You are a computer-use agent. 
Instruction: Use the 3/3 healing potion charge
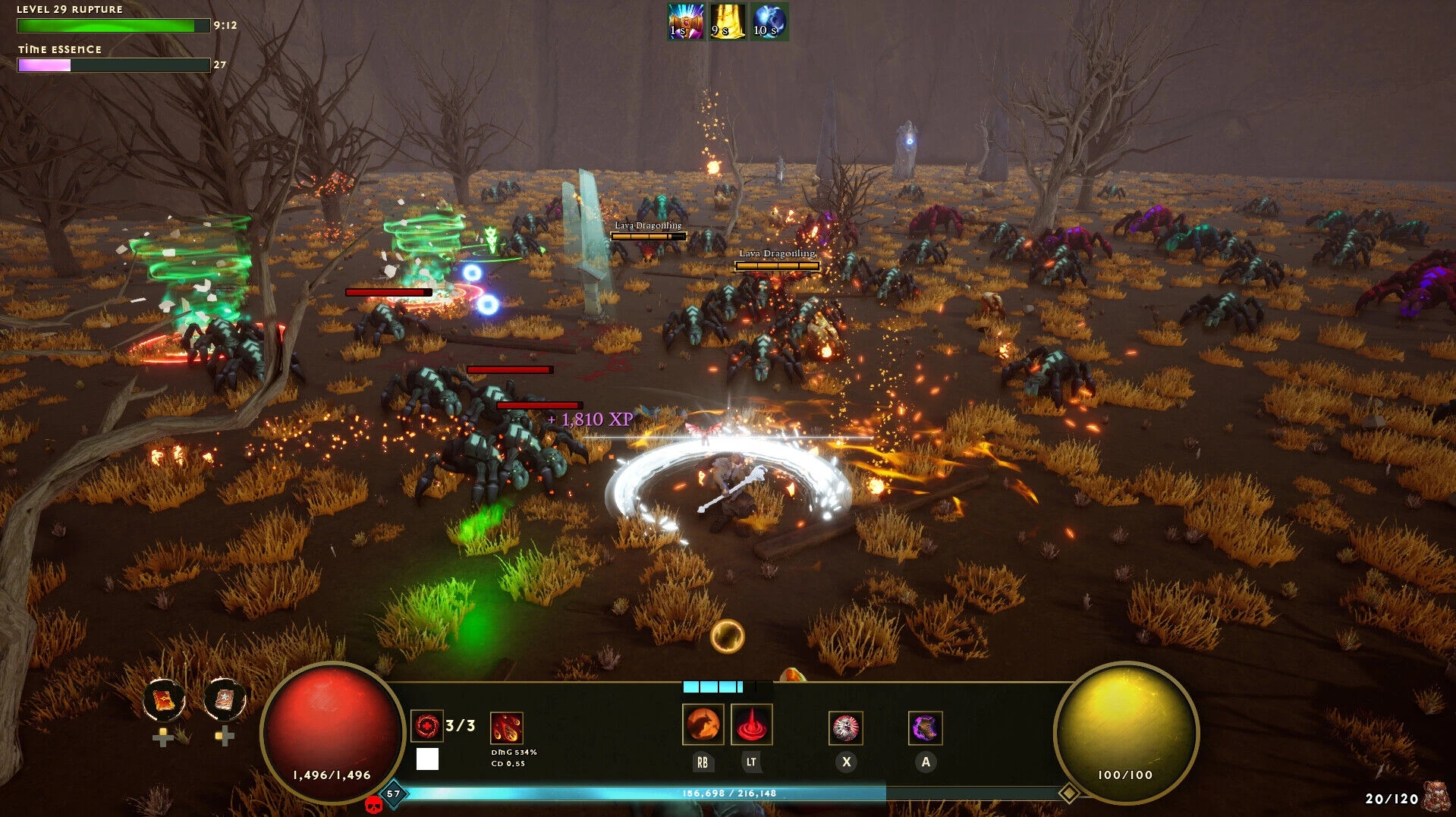pos(428,725)
